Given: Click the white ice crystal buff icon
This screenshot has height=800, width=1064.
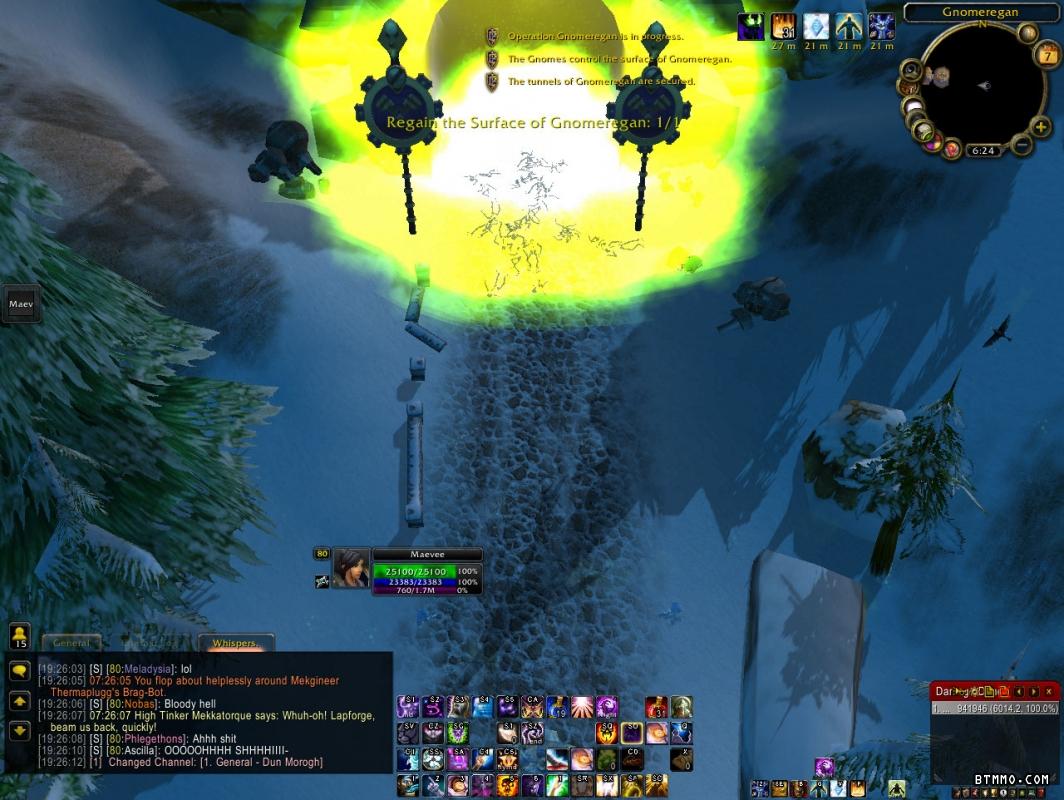Looking at the screenshot, I should [x=816, y=27].
